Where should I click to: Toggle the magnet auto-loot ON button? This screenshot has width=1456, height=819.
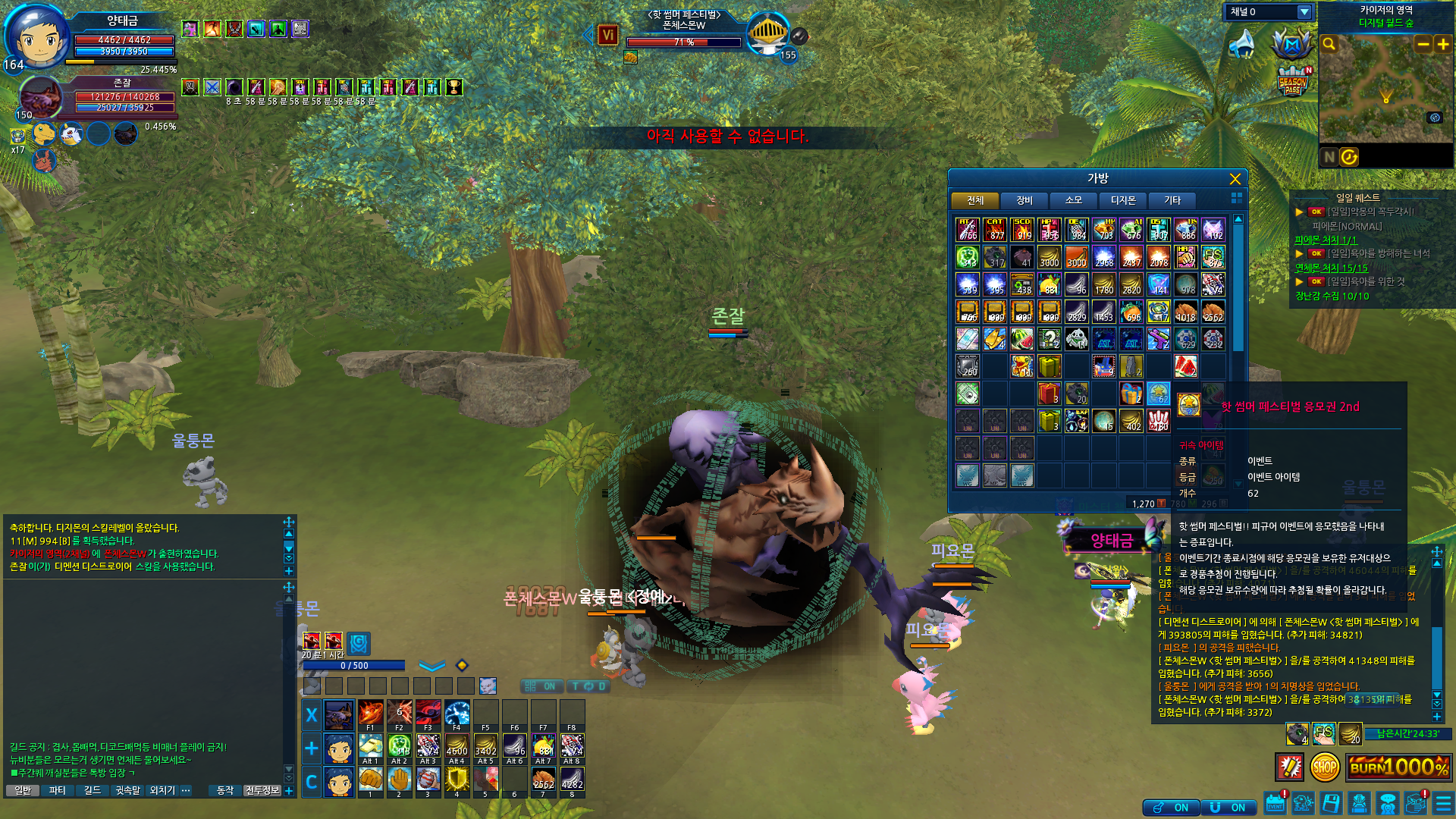pyautogui.click(x=1227, y=808)
